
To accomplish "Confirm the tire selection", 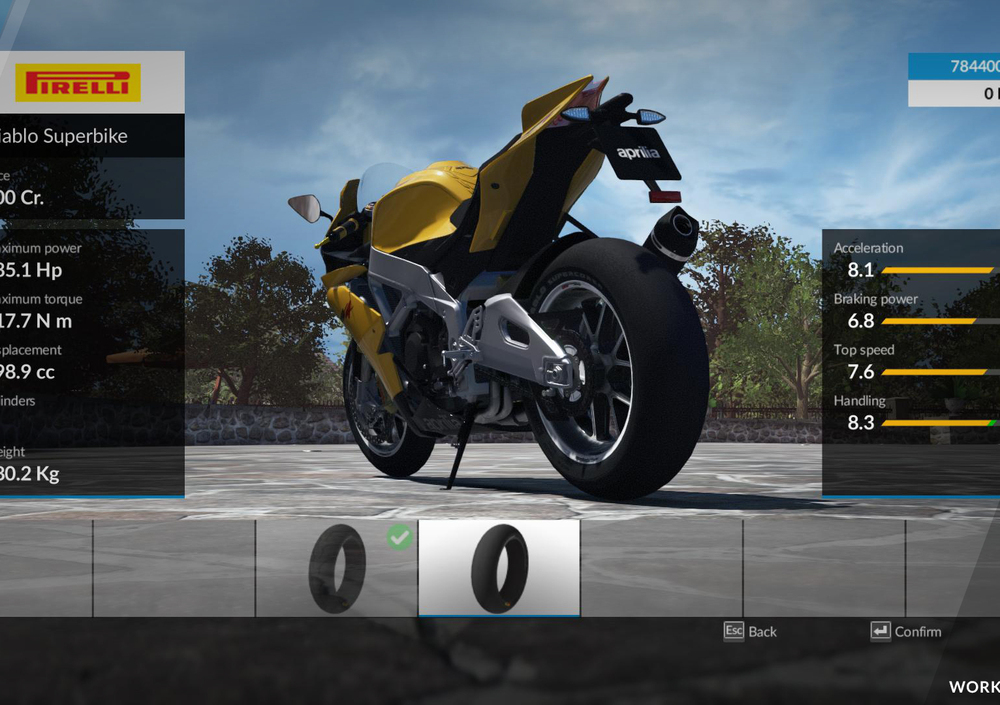I will coord(906,631).
